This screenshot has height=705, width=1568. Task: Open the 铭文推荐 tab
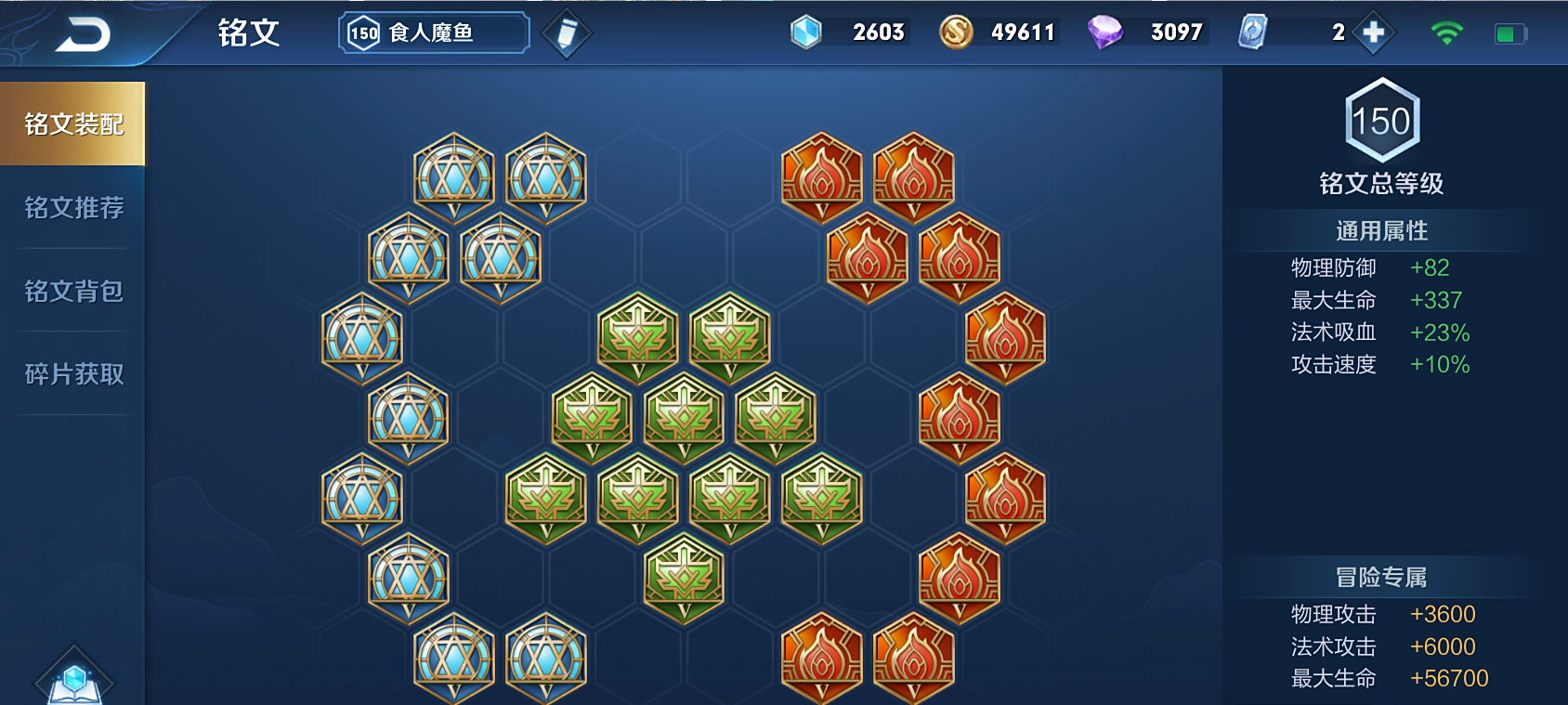point(73,207)
